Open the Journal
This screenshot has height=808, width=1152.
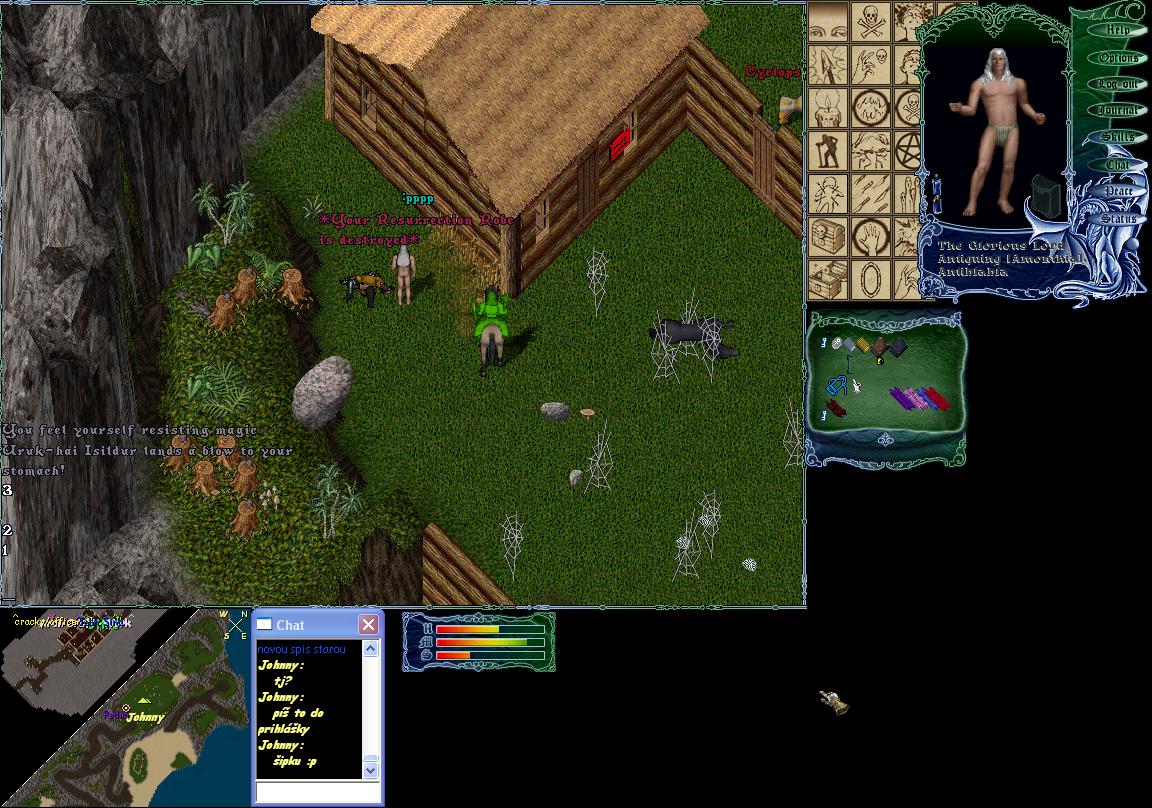tap(1117, 111)
